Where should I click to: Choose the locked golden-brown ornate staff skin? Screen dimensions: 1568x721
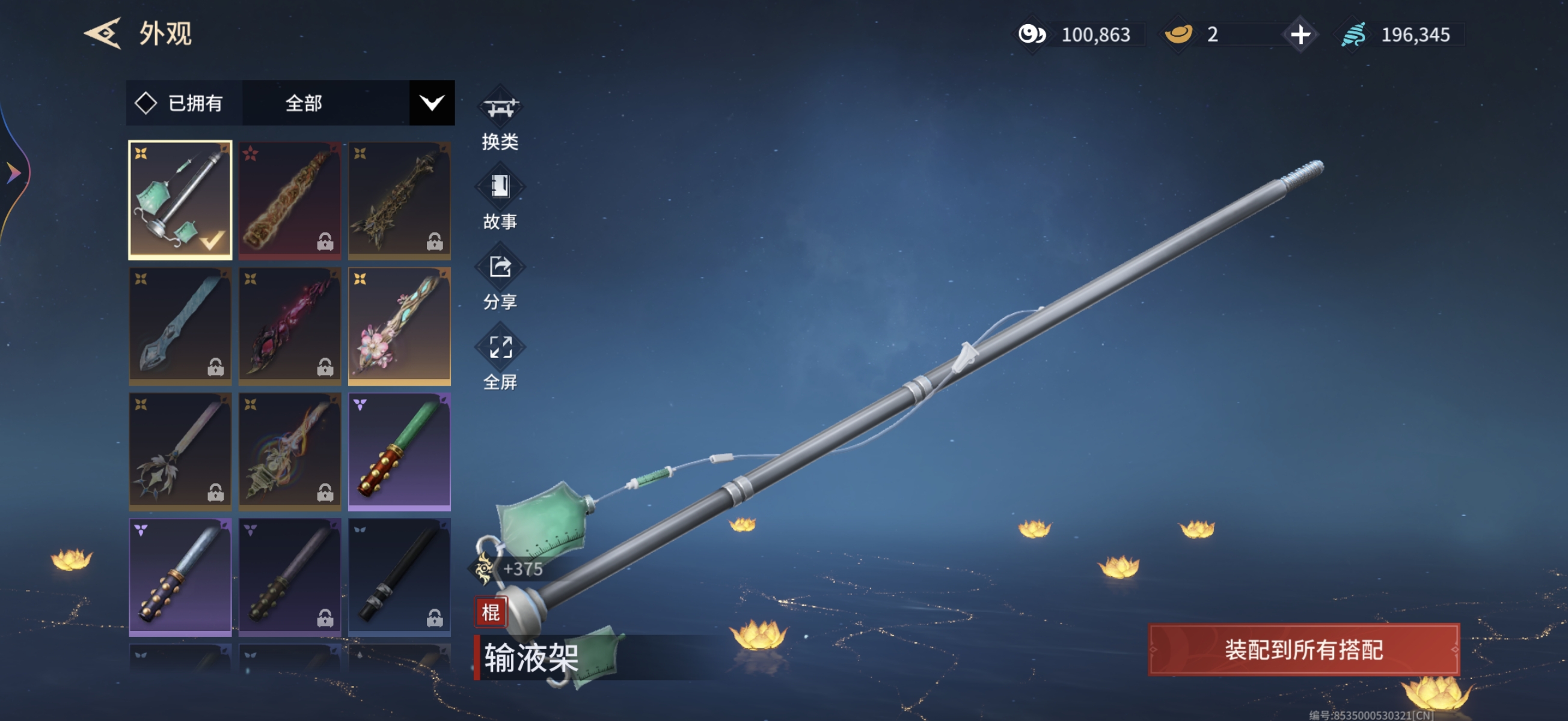point(290,199)
